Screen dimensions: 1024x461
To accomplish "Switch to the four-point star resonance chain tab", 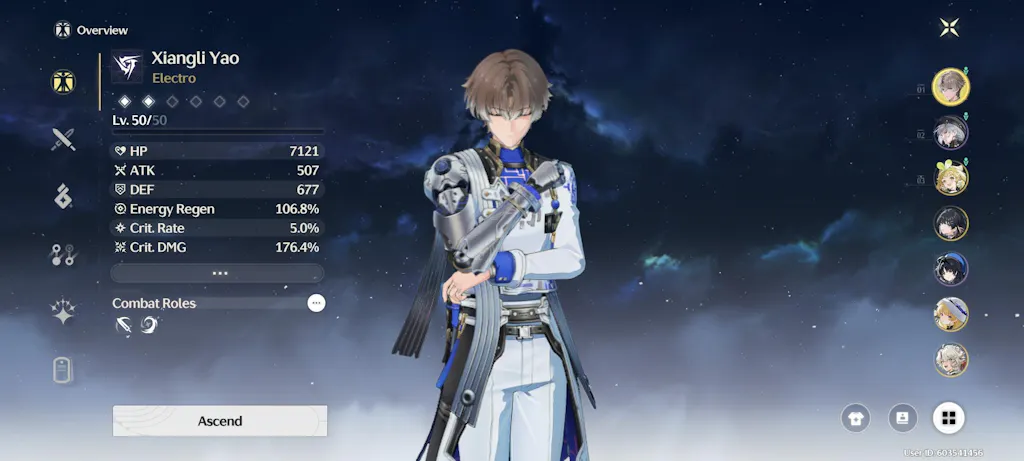I will click(63, 313).
